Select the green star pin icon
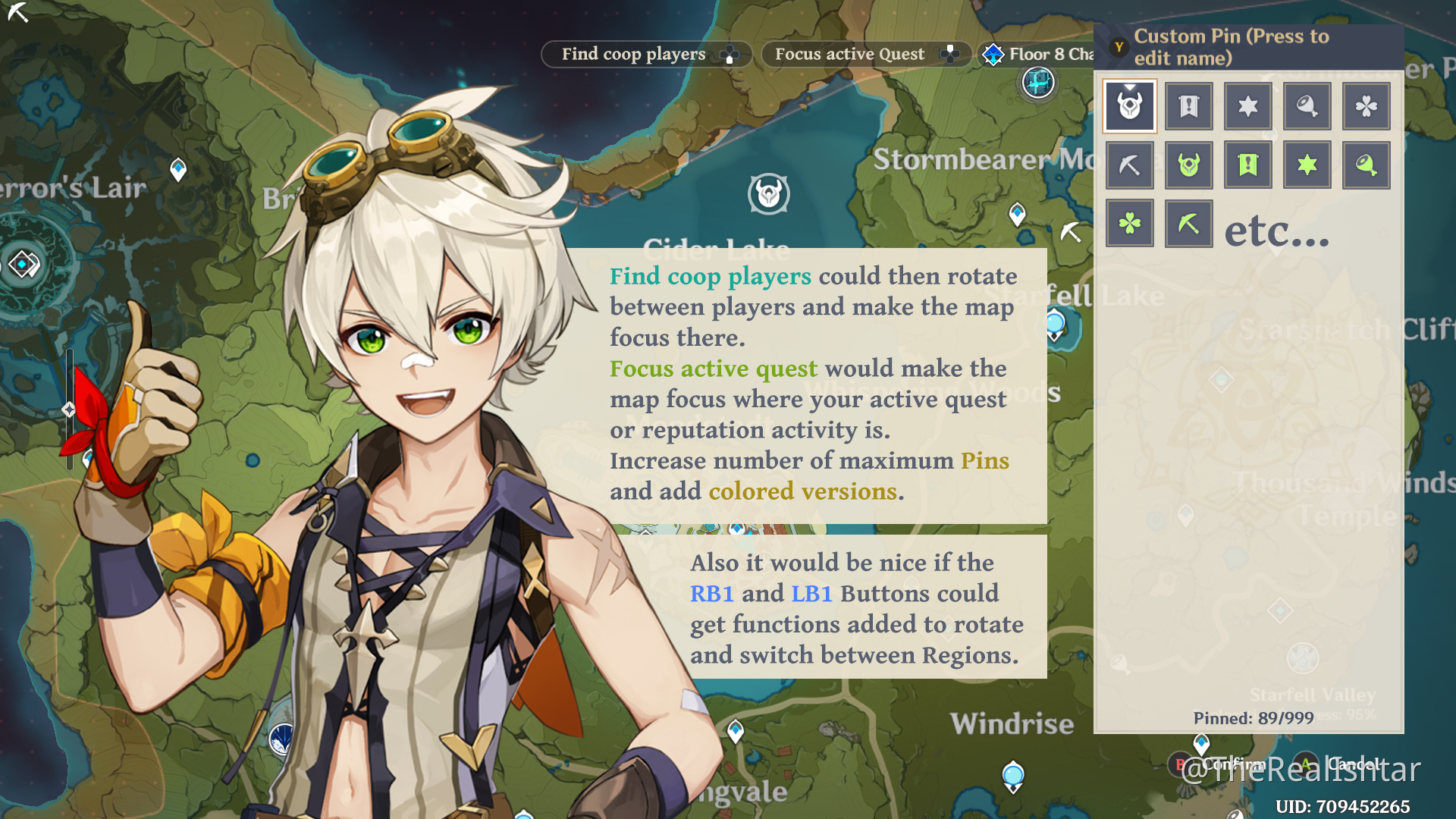This screenshot has width=1456, height=819. click(1307, 165)
